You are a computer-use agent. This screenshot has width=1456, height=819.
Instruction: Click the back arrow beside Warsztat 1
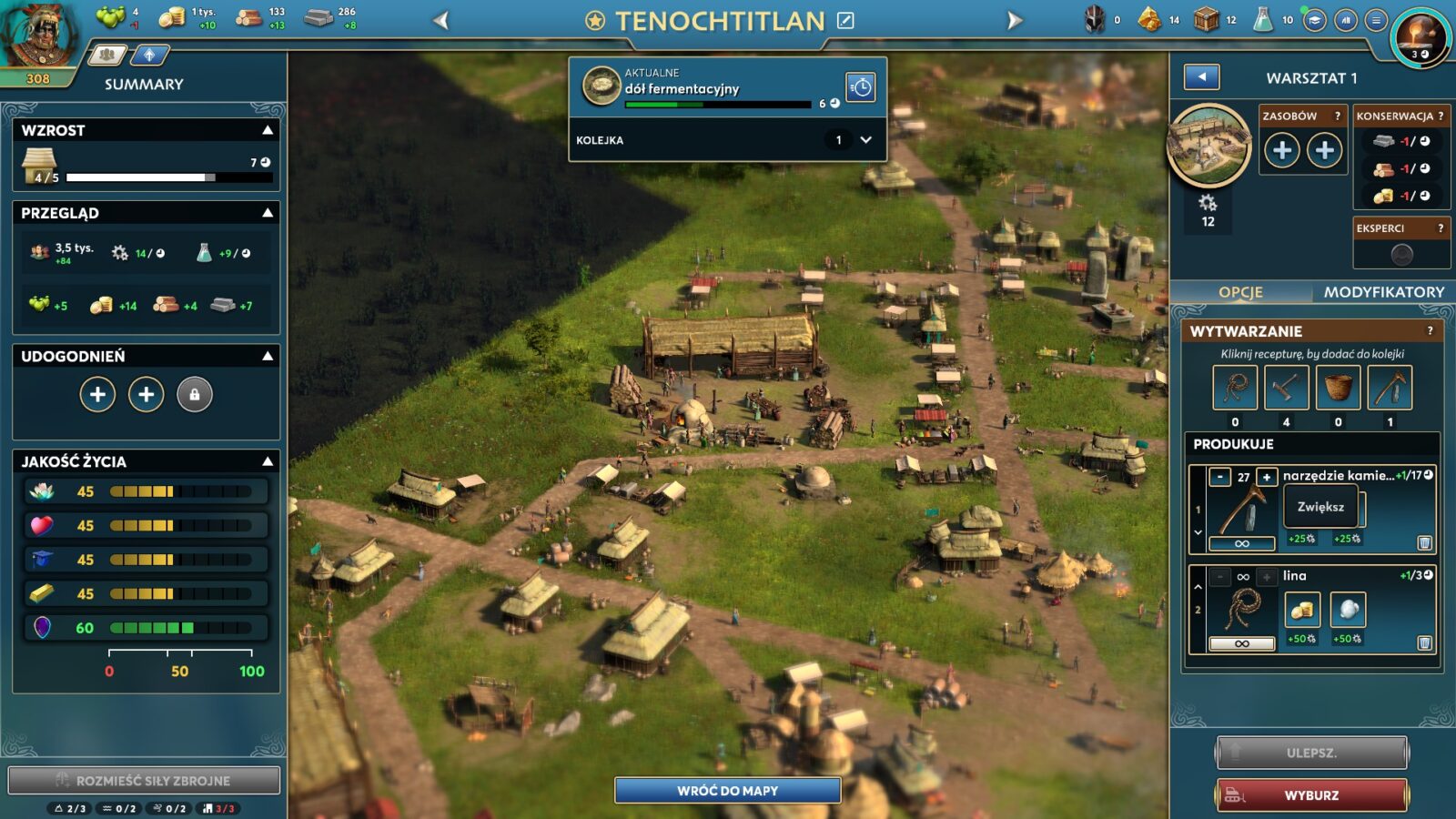click(1201, 77)
